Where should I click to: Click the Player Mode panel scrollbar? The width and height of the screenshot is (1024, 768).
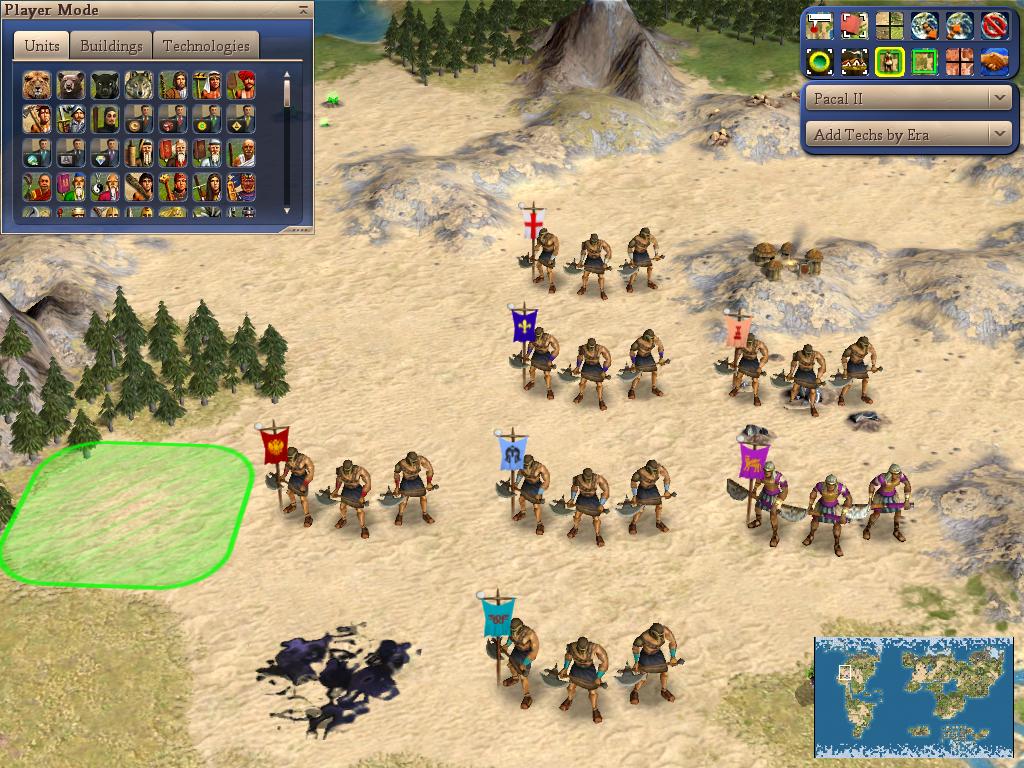[287, 140]
